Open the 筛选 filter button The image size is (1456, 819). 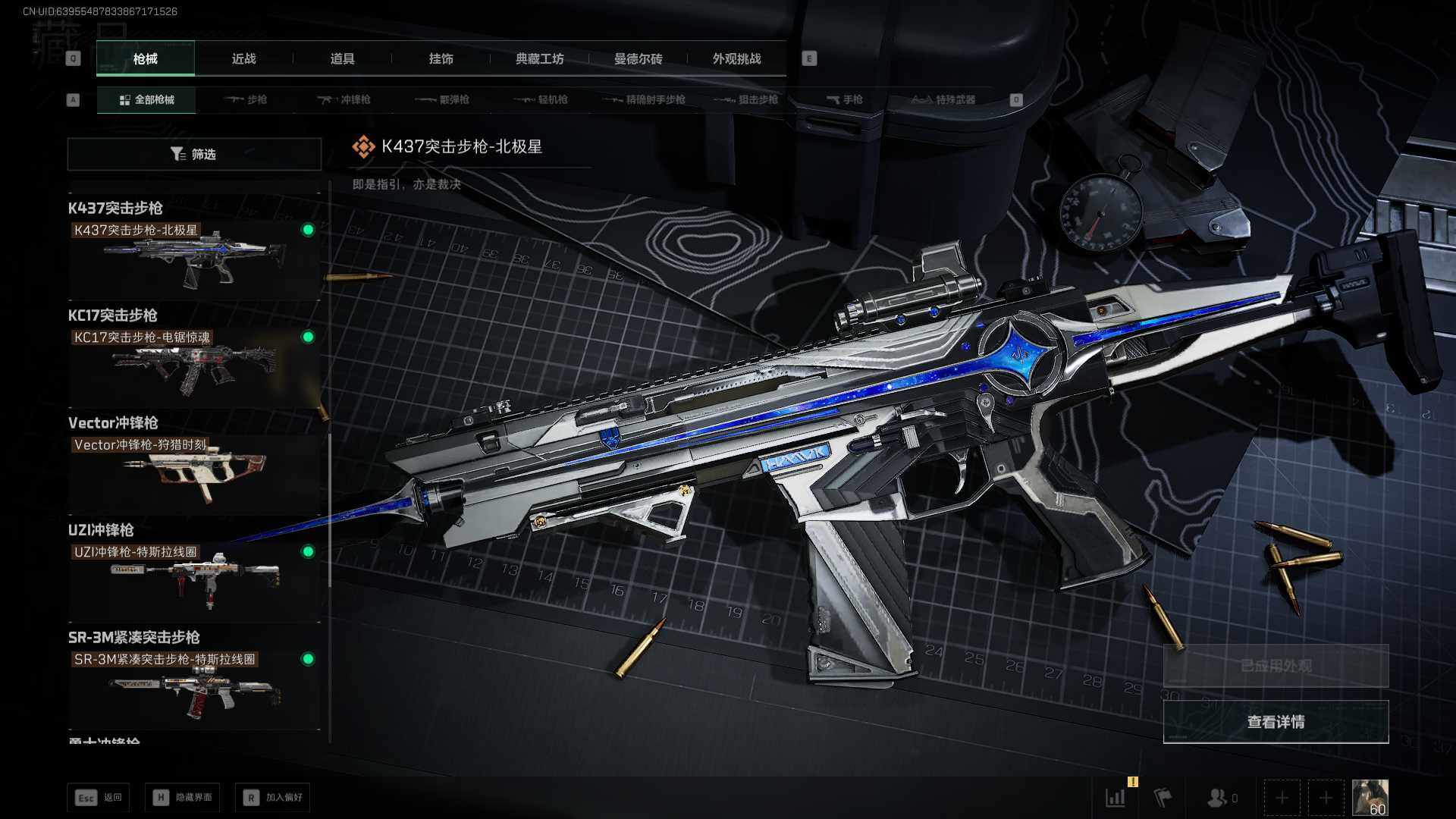(194, 154)
